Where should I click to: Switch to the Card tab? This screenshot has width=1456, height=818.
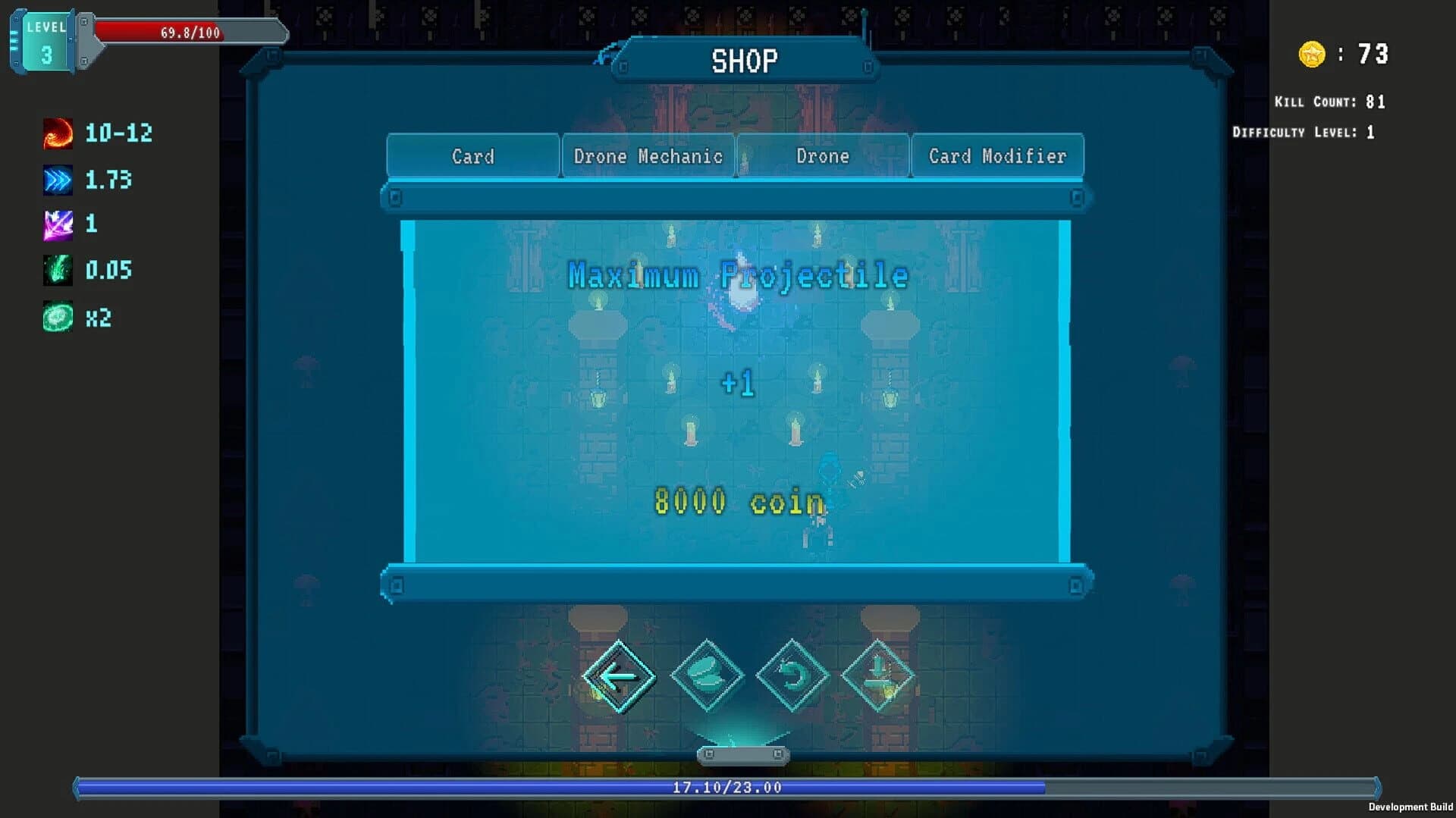point(474,156)
